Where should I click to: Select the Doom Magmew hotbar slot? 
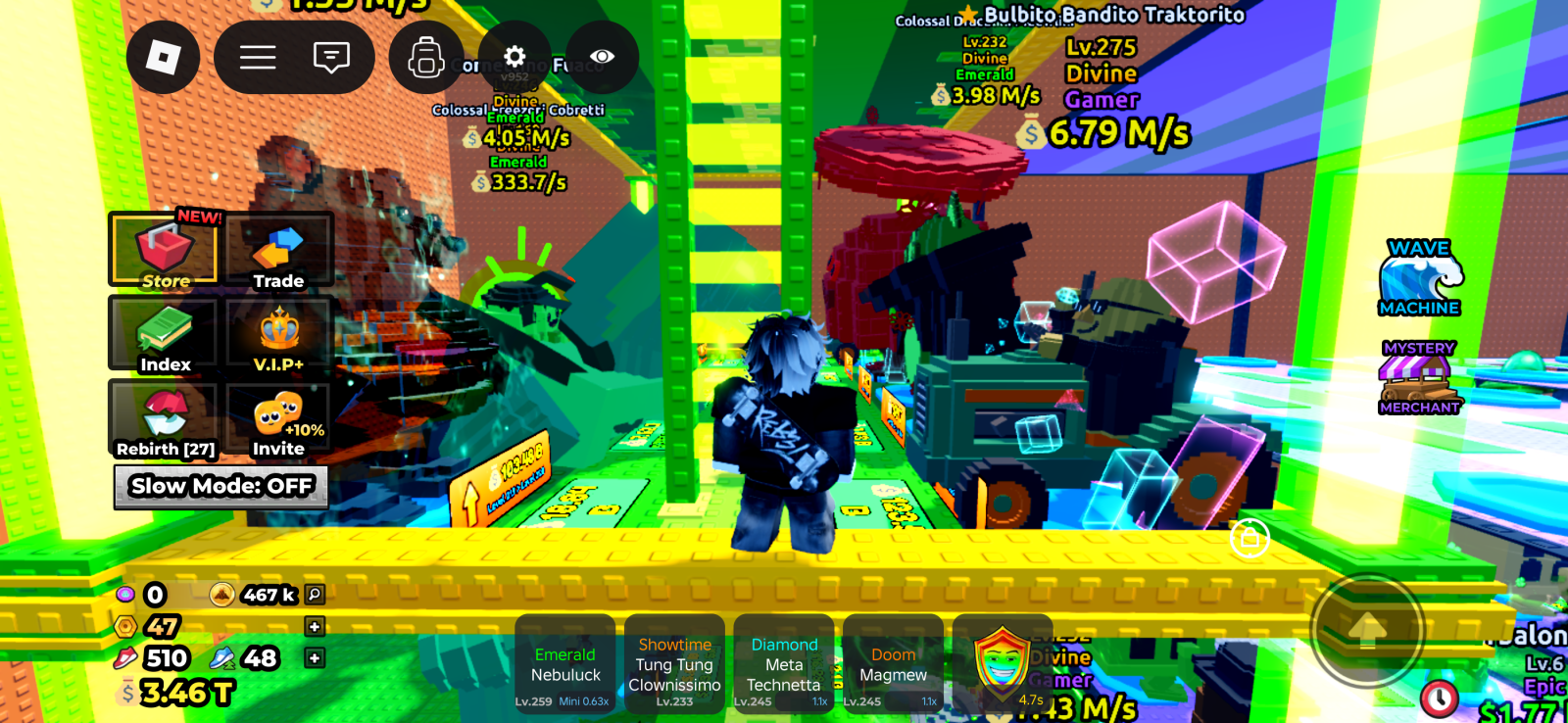(893, 663)
